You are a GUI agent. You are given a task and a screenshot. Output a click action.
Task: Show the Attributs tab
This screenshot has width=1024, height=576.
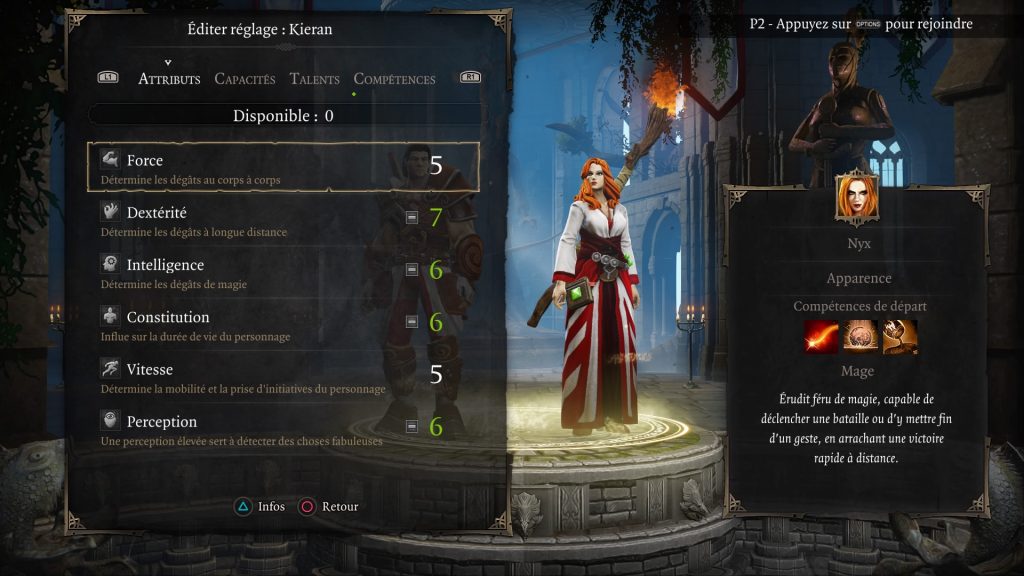tap(169, 79)
